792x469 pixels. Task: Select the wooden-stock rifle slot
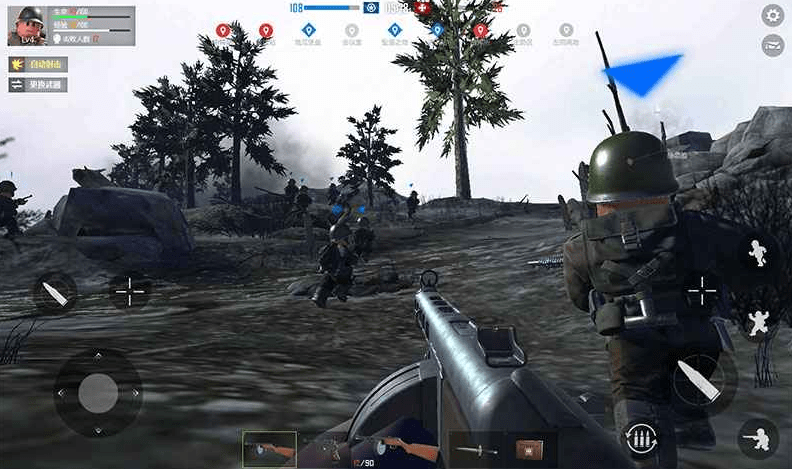pyautogui.click(x=408, y=449)
